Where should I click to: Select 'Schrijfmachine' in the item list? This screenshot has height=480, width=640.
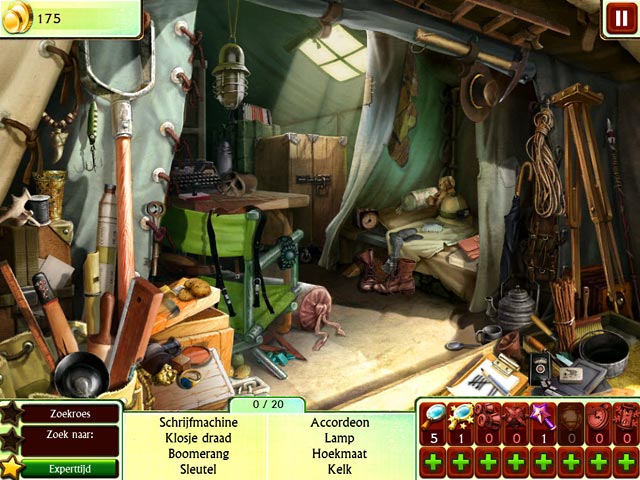(197, 422)
